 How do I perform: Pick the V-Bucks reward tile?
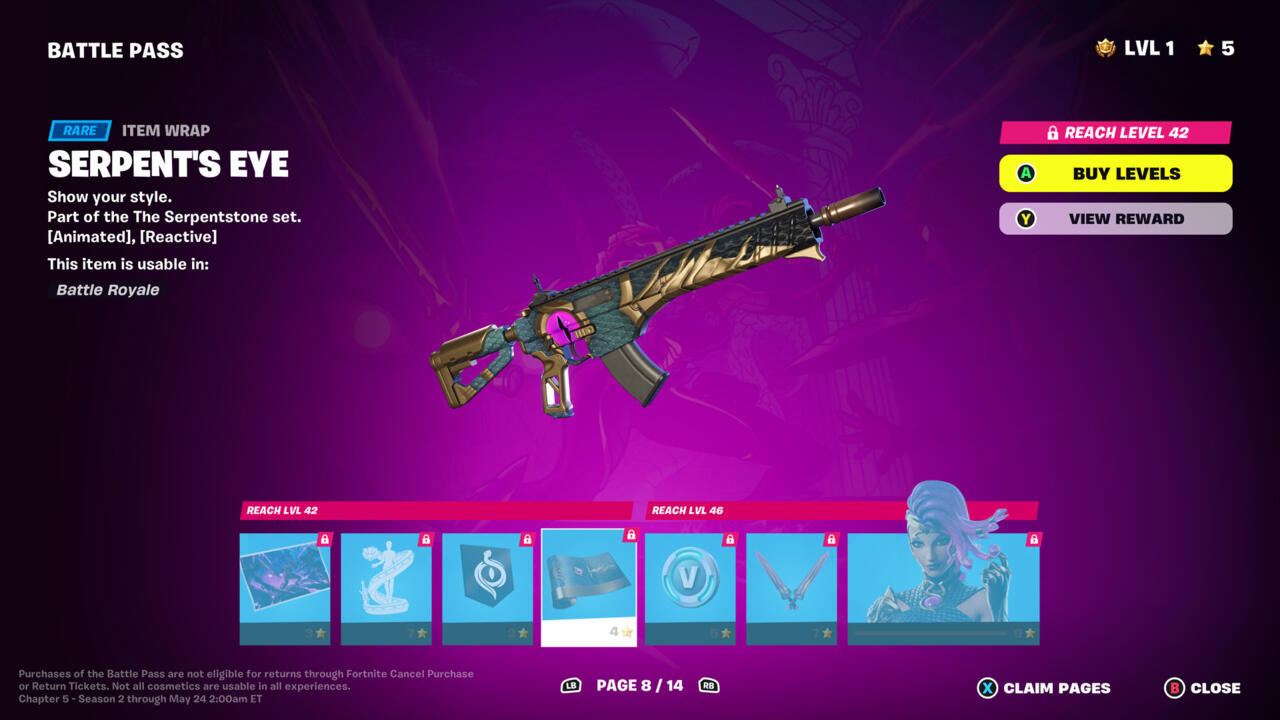(690, 588)
